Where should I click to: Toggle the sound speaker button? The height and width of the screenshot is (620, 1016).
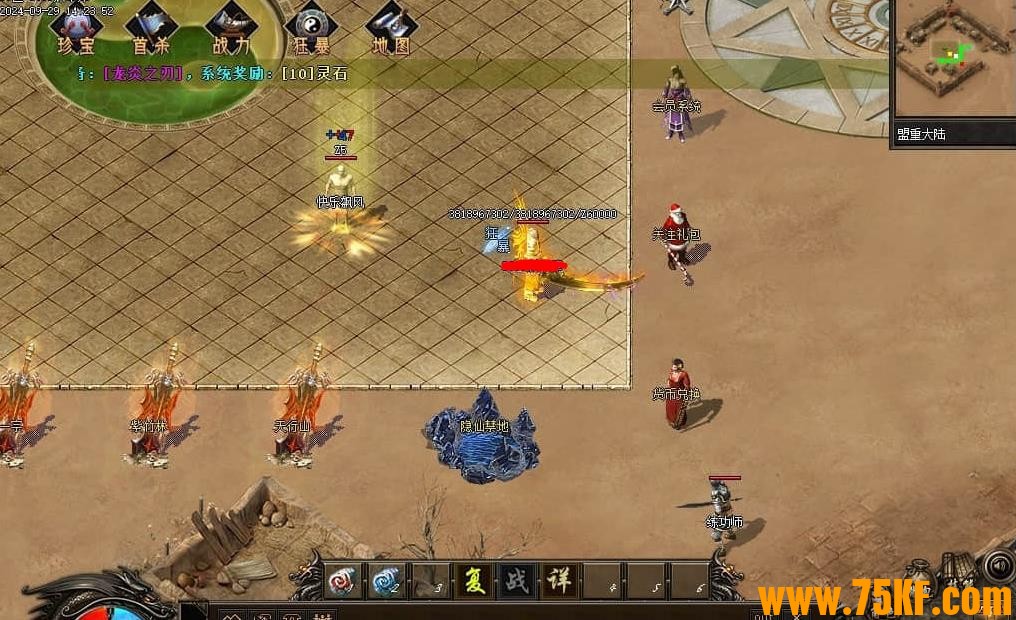(x=998, y=566)
